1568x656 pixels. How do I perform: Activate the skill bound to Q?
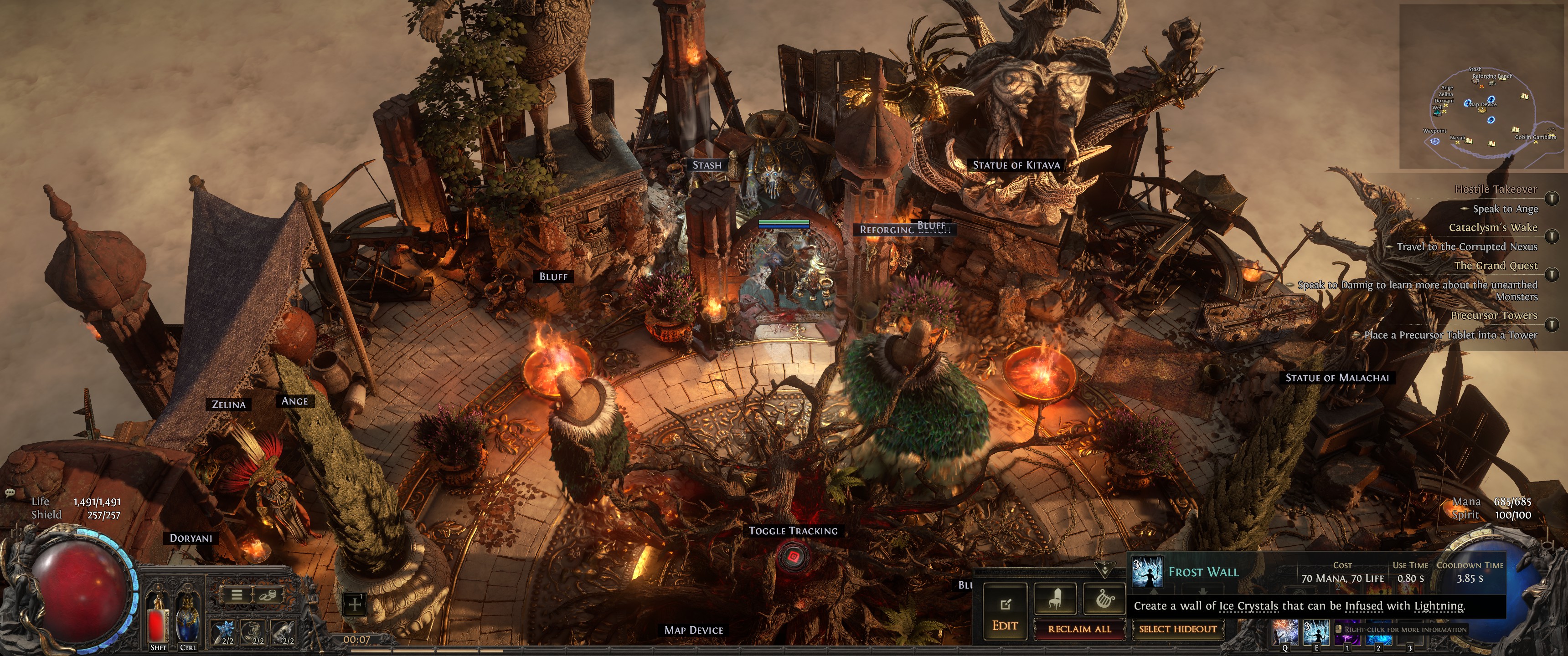[1284, 633]
